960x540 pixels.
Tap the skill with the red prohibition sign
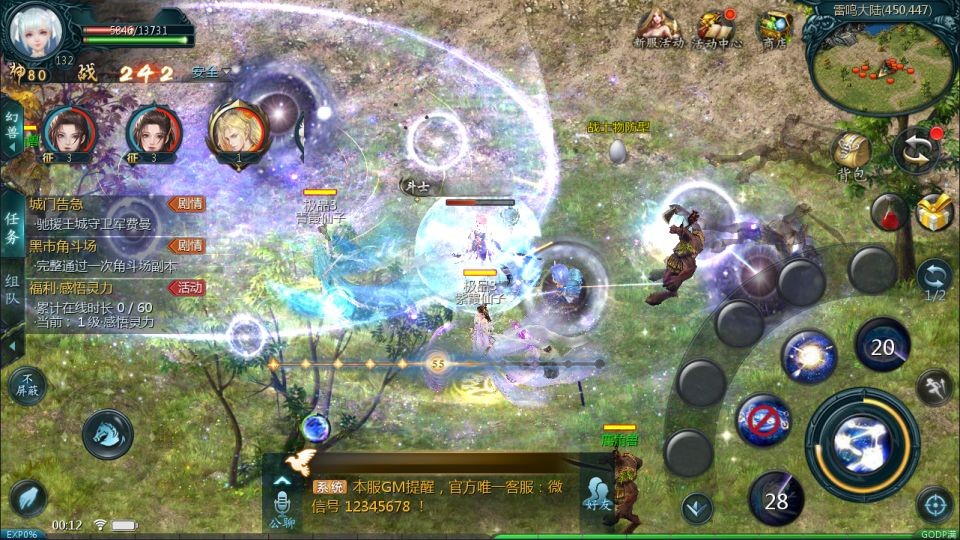coord(763,420)
